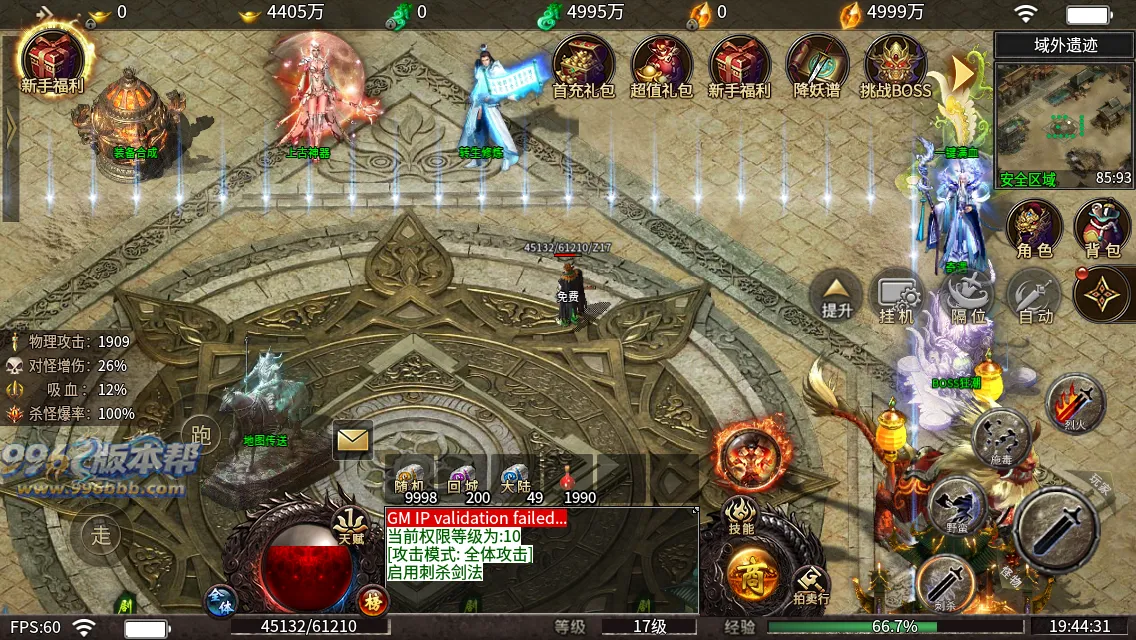Claim the glowing 新手福利 newbie reward box

52,60
